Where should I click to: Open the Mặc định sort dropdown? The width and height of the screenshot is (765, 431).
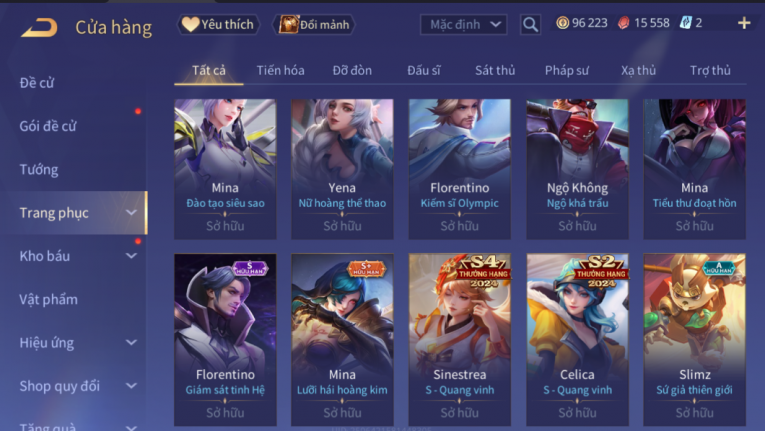pos(463,24)
